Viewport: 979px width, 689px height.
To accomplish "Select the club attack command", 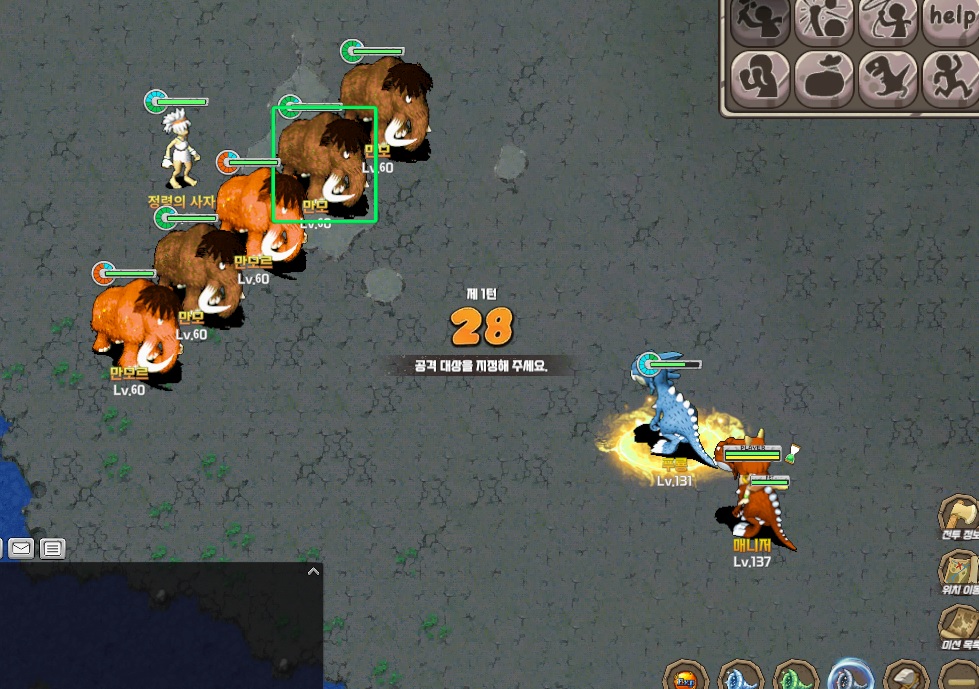I will pos(761,20).
